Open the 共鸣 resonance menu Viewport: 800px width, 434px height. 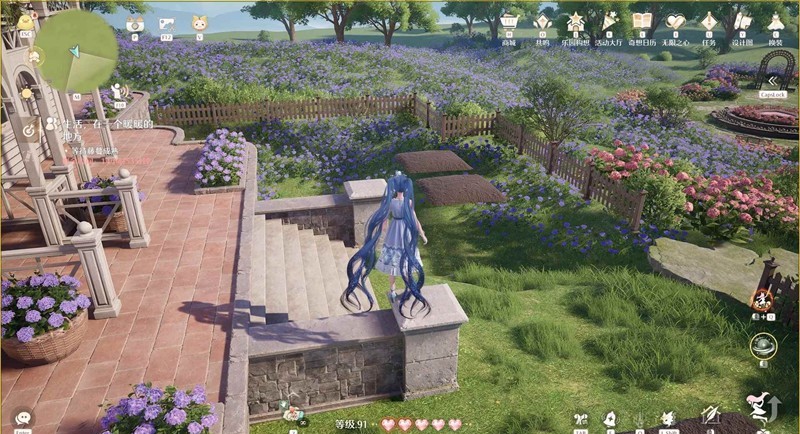tap(542, 22)
